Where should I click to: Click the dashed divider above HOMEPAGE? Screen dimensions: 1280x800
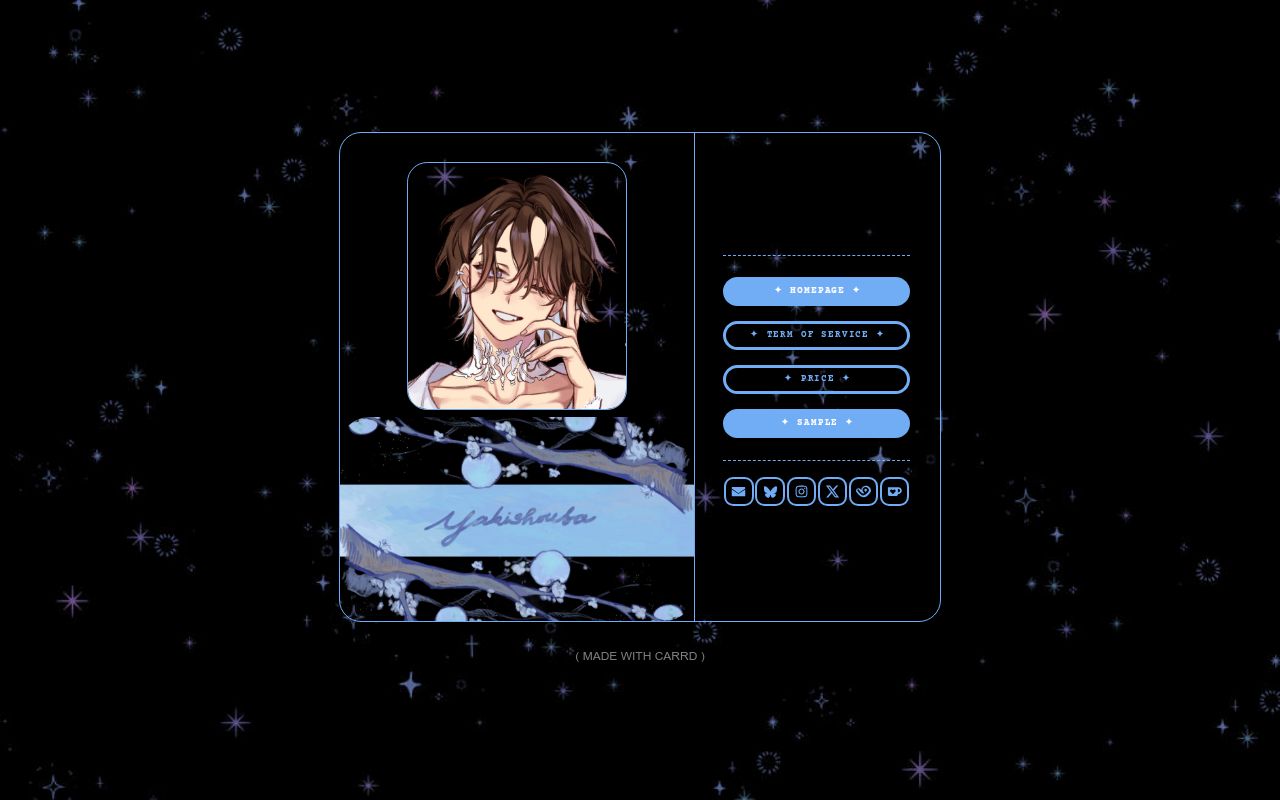[816, 253]
